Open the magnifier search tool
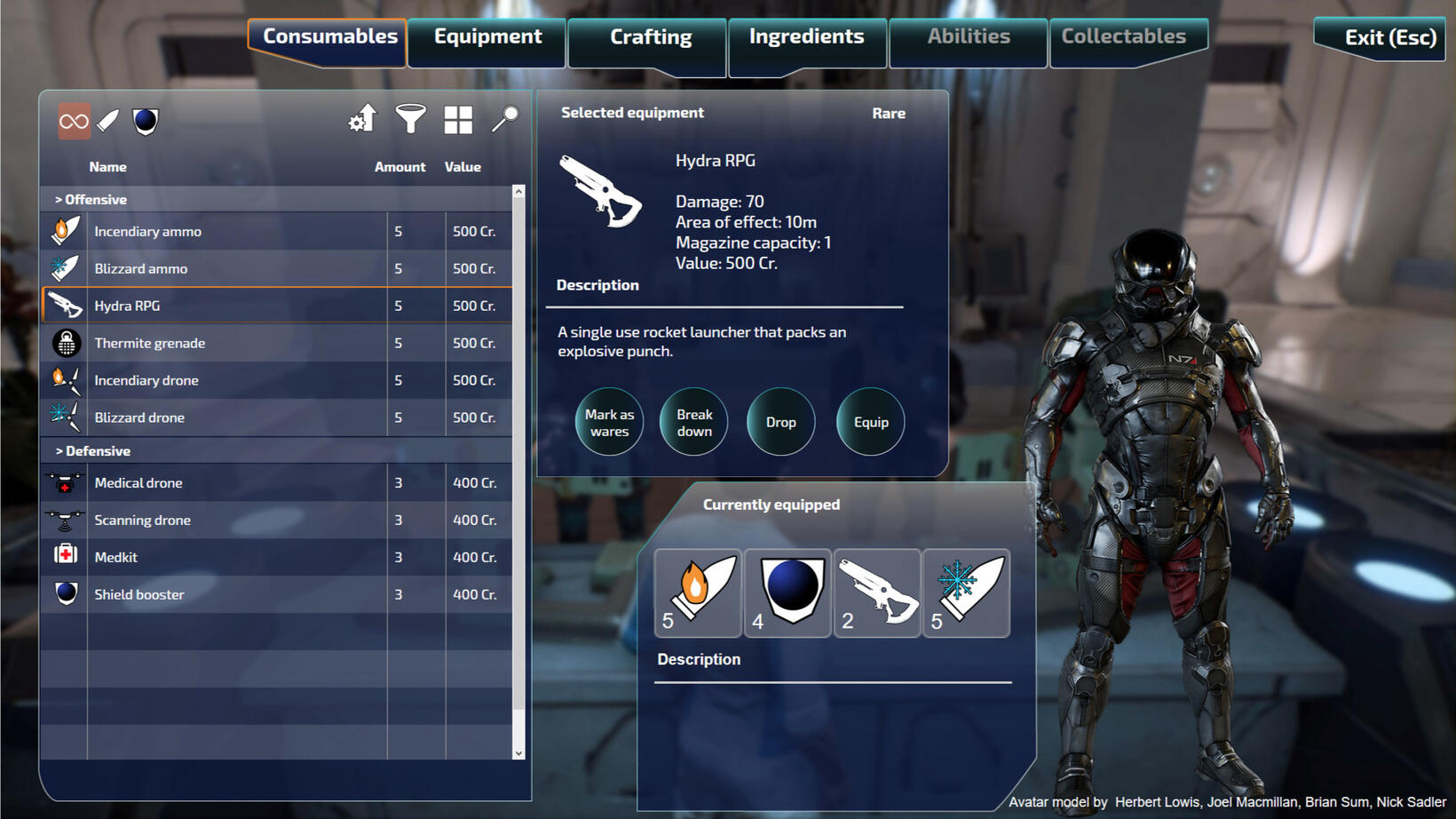1456x819 pixels. click(504, 119)
